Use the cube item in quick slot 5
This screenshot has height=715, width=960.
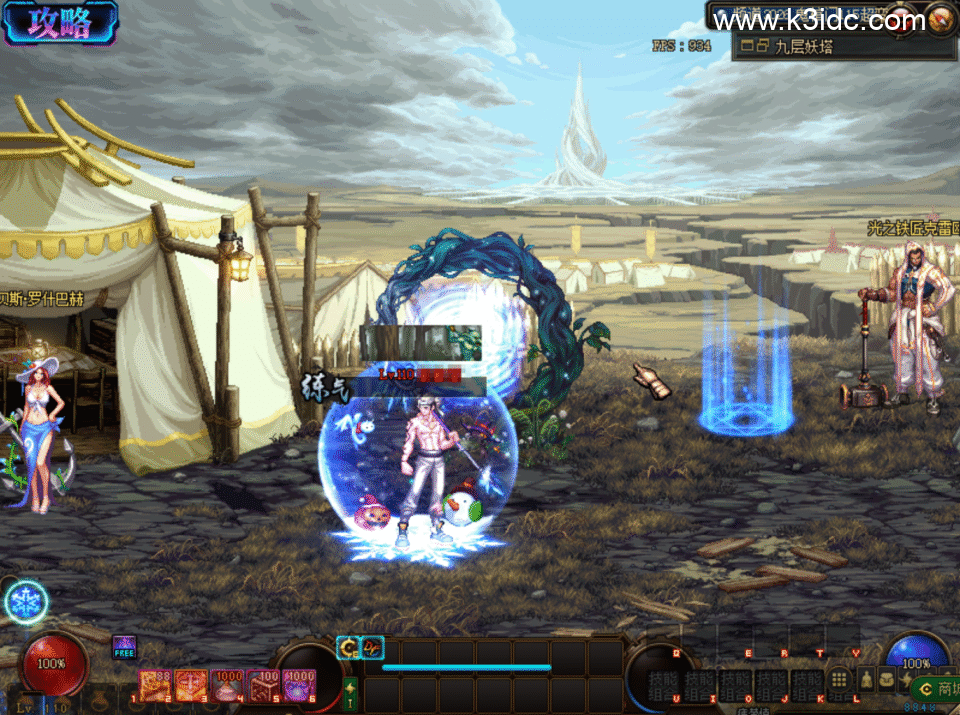(264, 685)
